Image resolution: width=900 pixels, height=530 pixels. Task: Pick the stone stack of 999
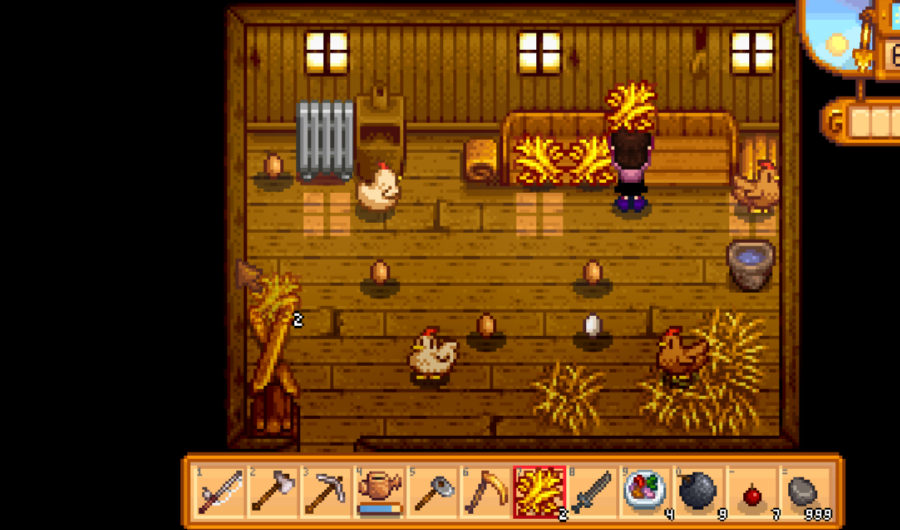[803, 492]
